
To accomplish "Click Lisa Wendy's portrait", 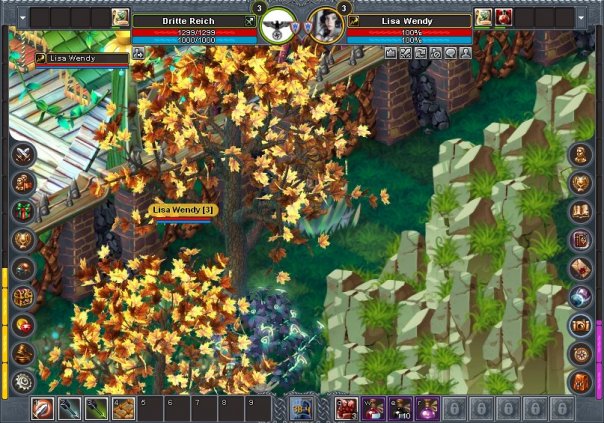I will (327, 25).
